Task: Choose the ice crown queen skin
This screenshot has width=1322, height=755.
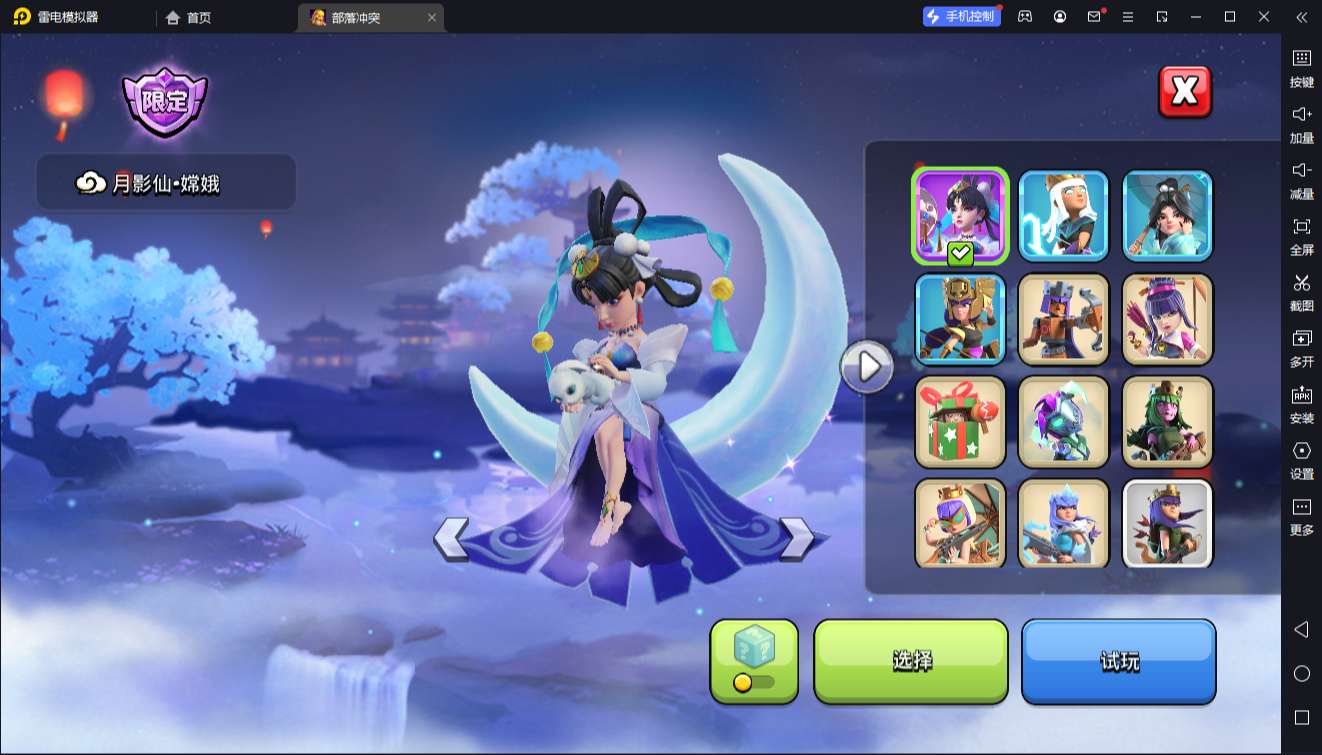Action: (1064, 523)
